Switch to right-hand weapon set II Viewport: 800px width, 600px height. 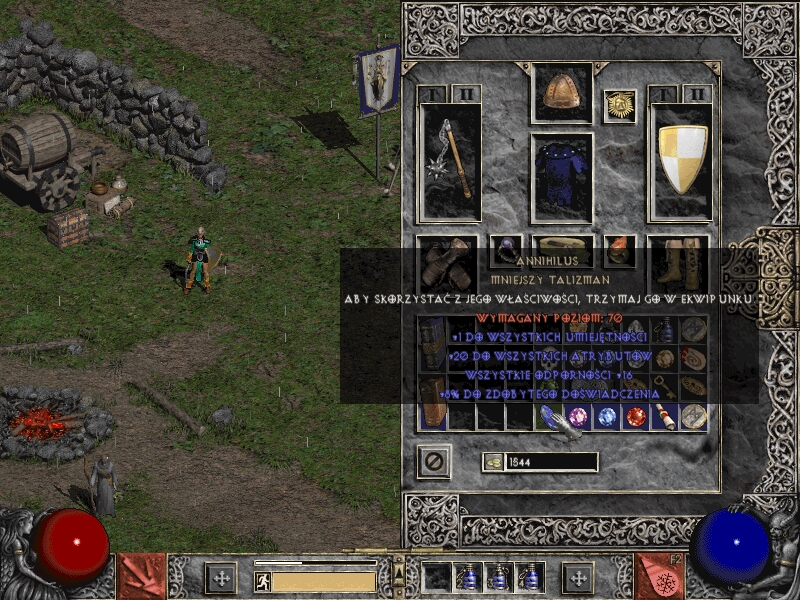[x=697, y=94]
